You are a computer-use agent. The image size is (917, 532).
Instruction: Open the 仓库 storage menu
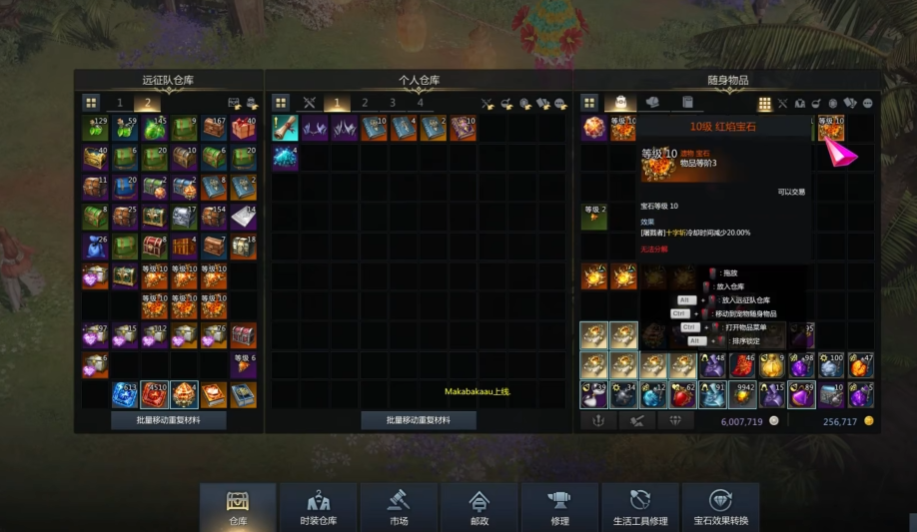(x=238, y=507)
